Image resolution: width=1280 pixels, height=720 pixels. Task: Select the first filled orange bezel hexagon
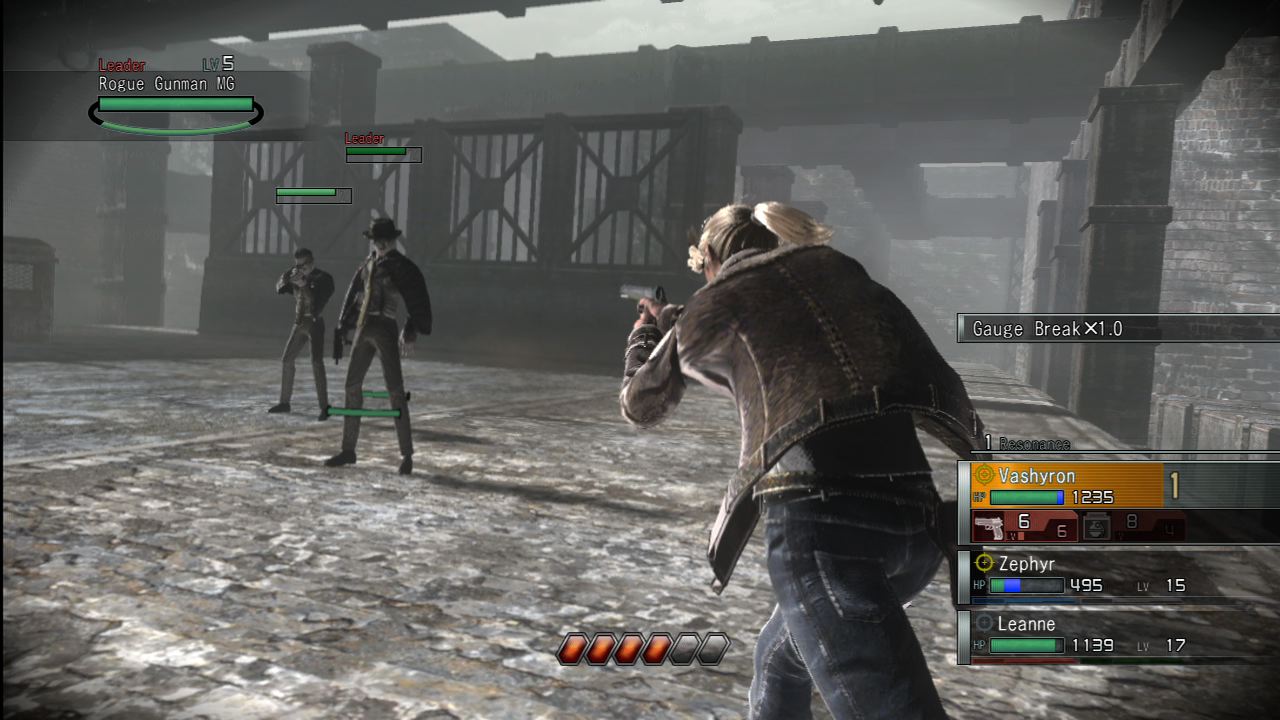tap(574, 648)
